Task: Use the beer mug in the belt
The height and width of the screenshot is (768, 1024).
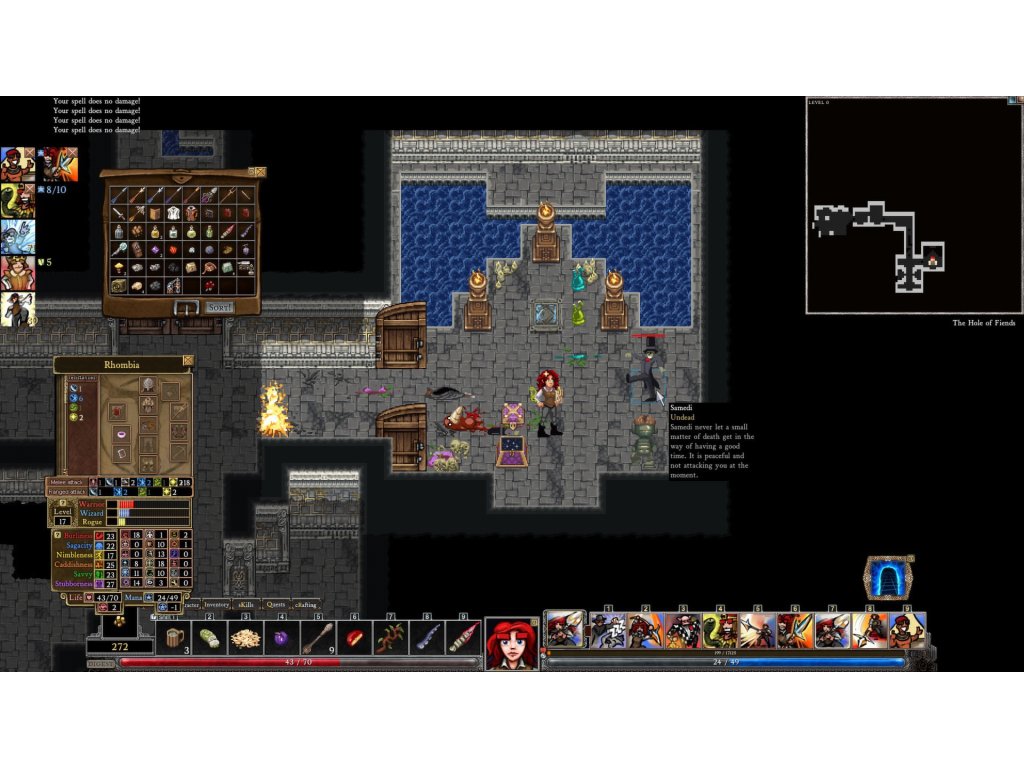Action: click(x=174, y=637)
